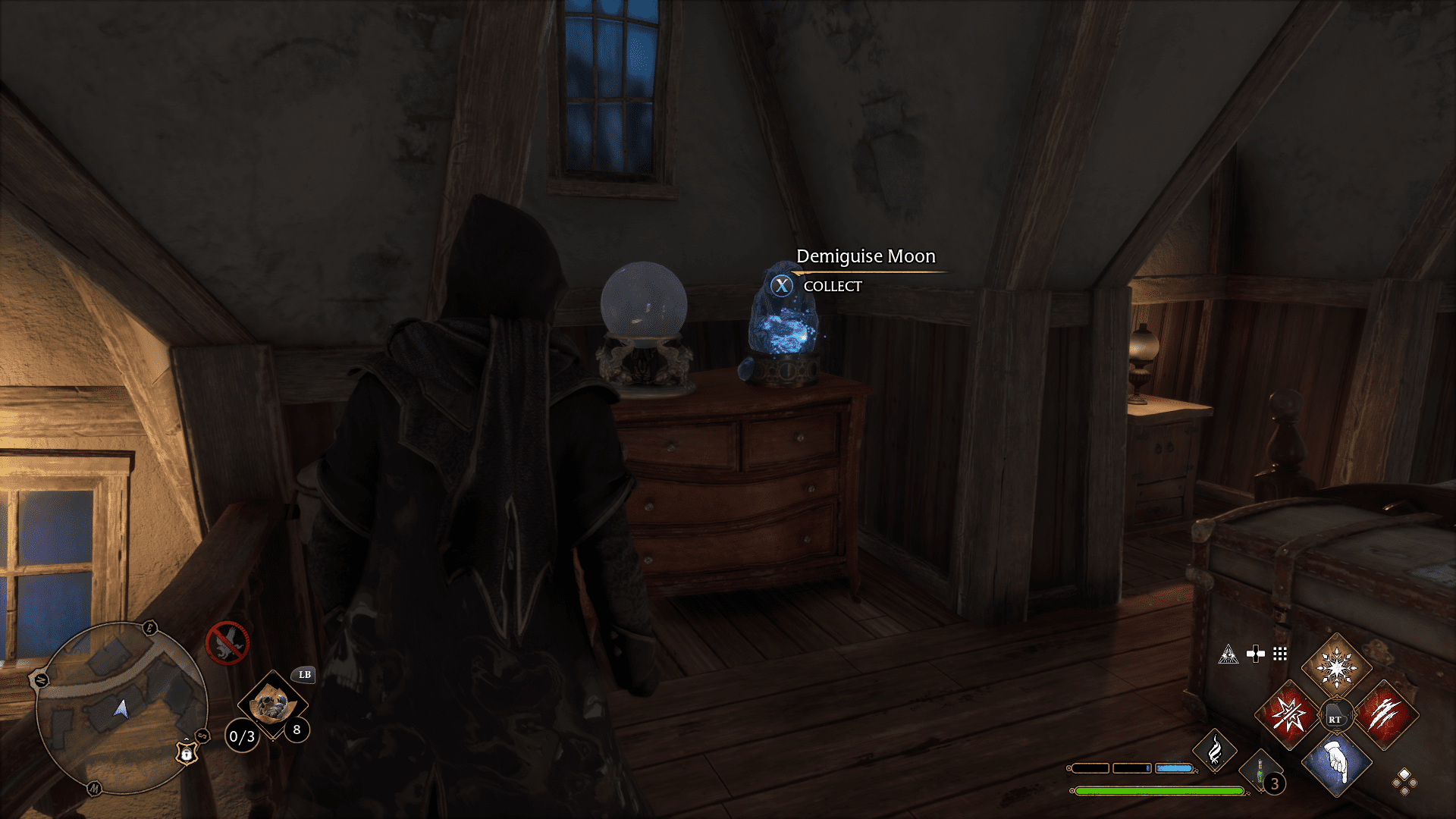Click the crossed-out flying mount icon
Screen dimensions: 1456x819
tap(227, 643)
